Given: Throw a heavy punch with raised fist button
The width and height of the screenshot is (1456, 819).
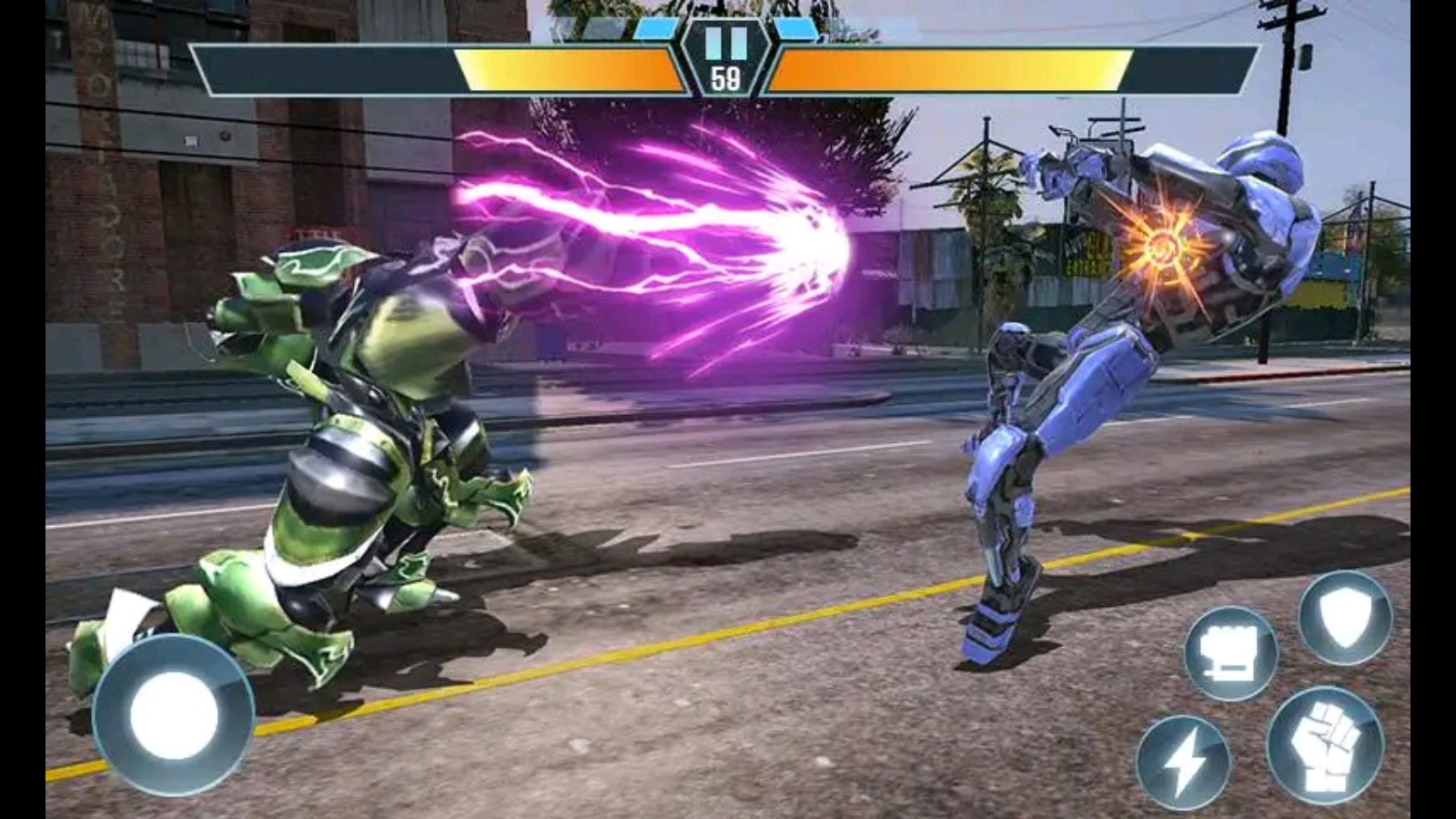Looking at the screenshot, I should click(1324, 746).
